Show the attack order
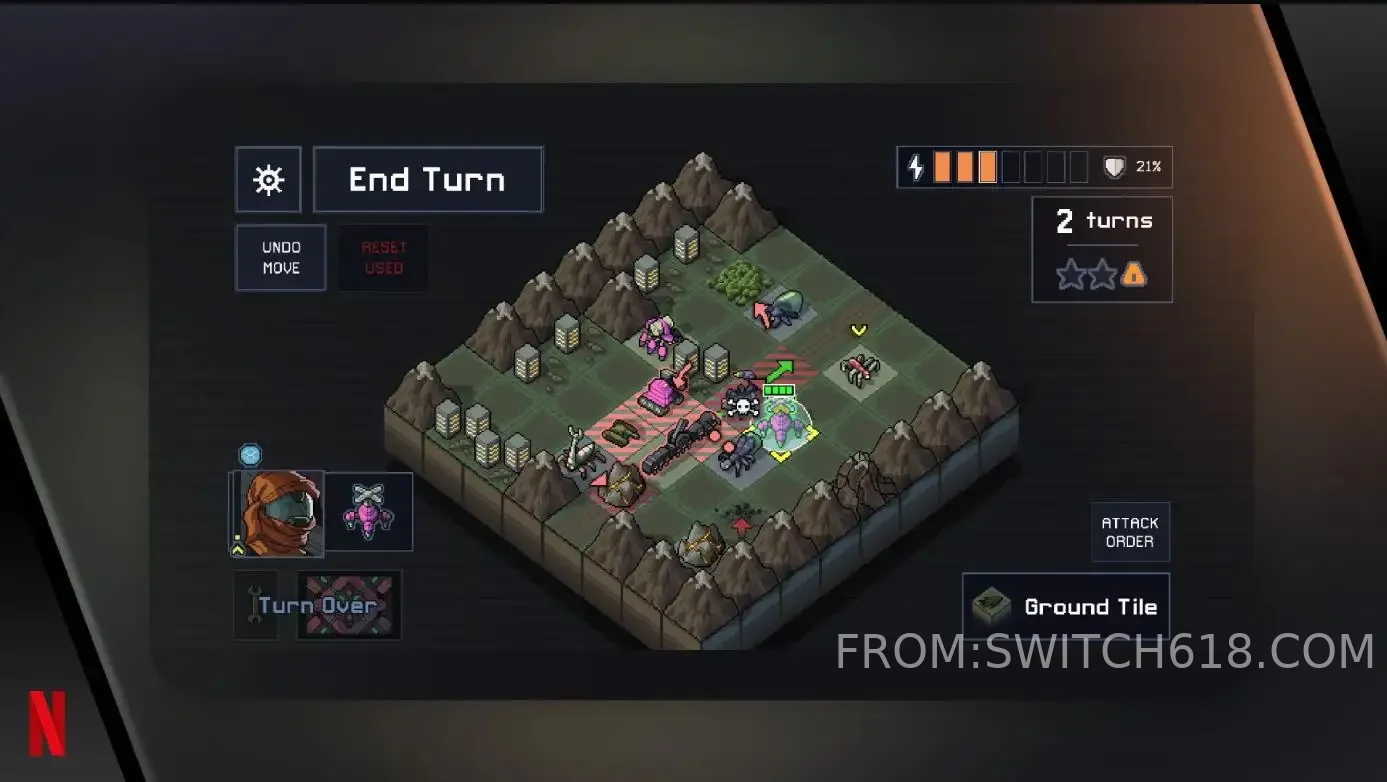 (1130, 532)
